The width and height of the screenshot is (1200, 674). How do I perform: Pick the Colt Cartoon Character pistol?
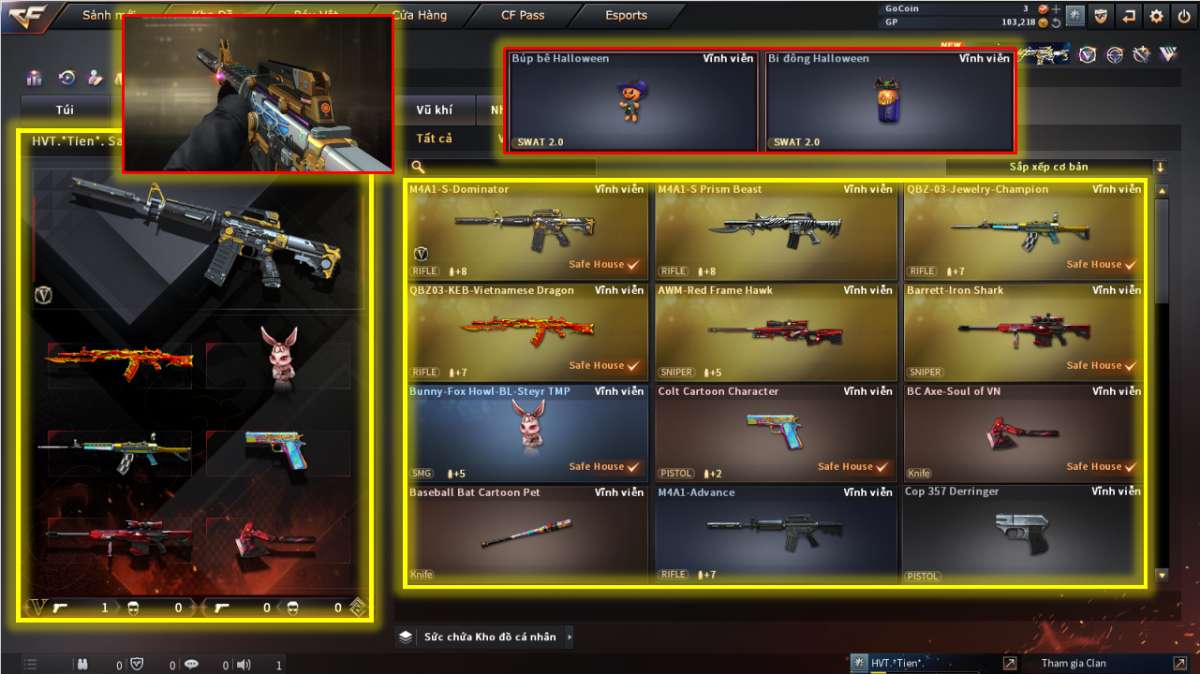[775, 431]
